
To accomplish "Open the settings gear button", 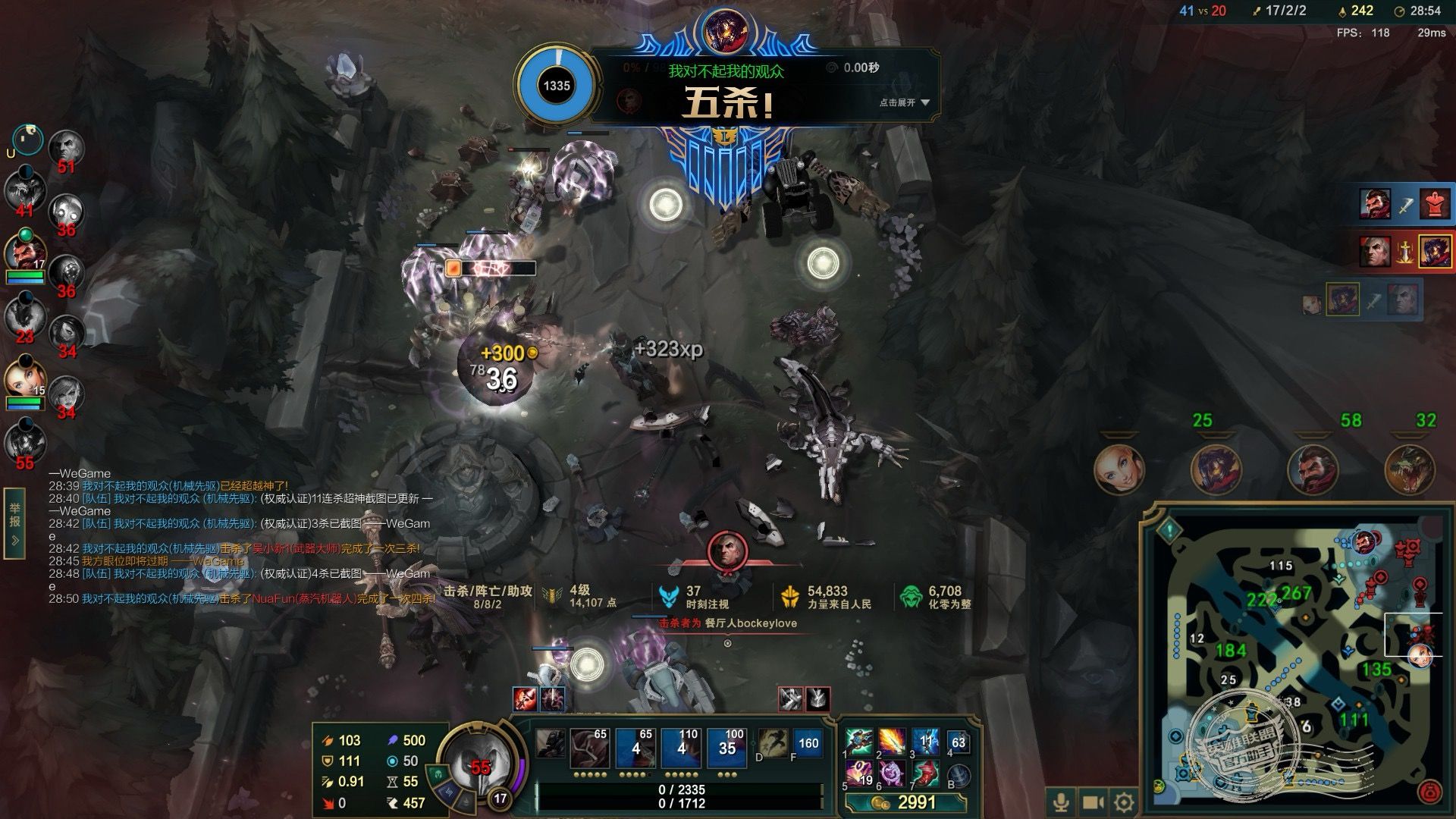I will pos(1125,802).
